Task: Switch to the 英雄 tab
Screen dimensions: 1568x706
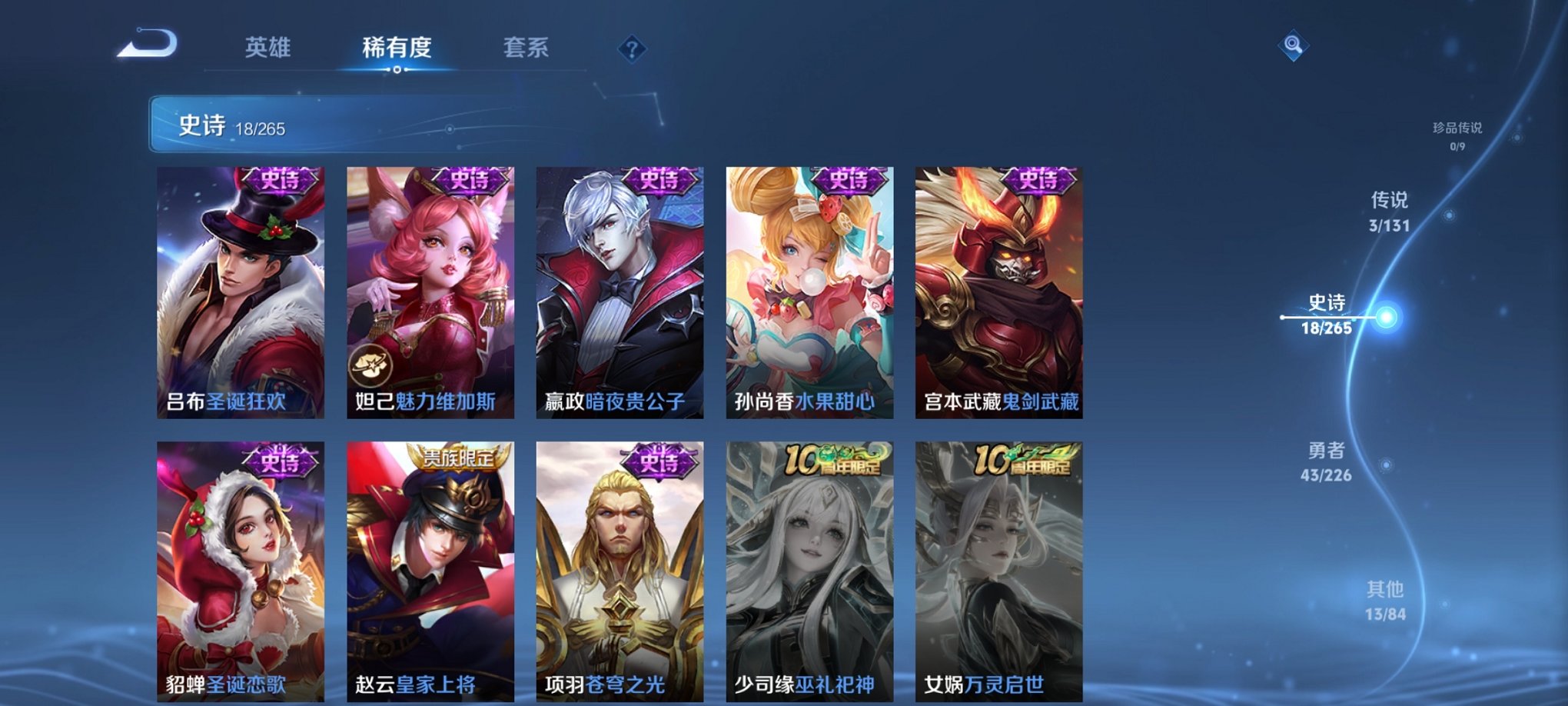Action: [269, 48]
